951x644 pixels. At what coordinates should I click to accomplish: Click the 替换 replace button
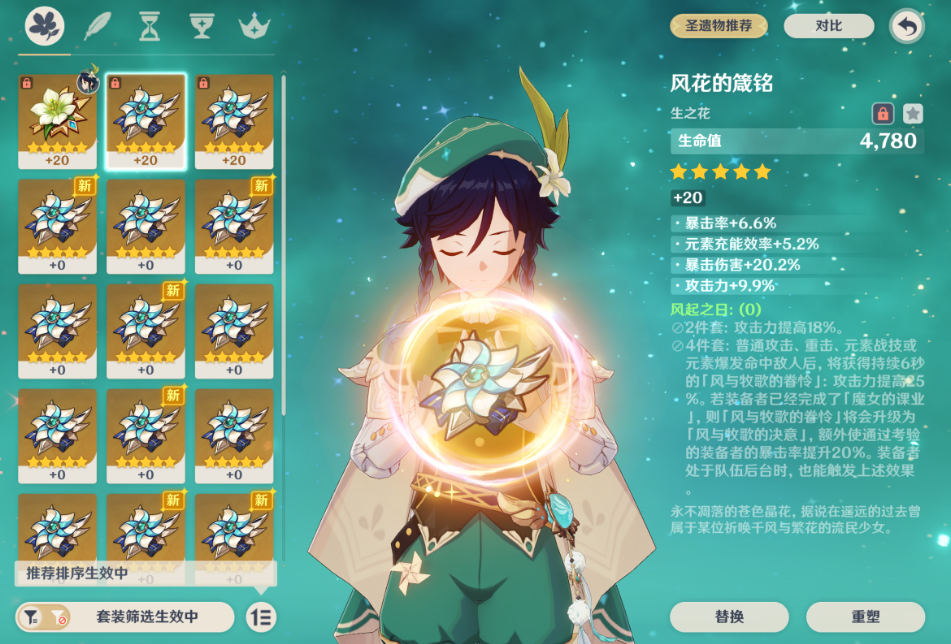point(729,616)
